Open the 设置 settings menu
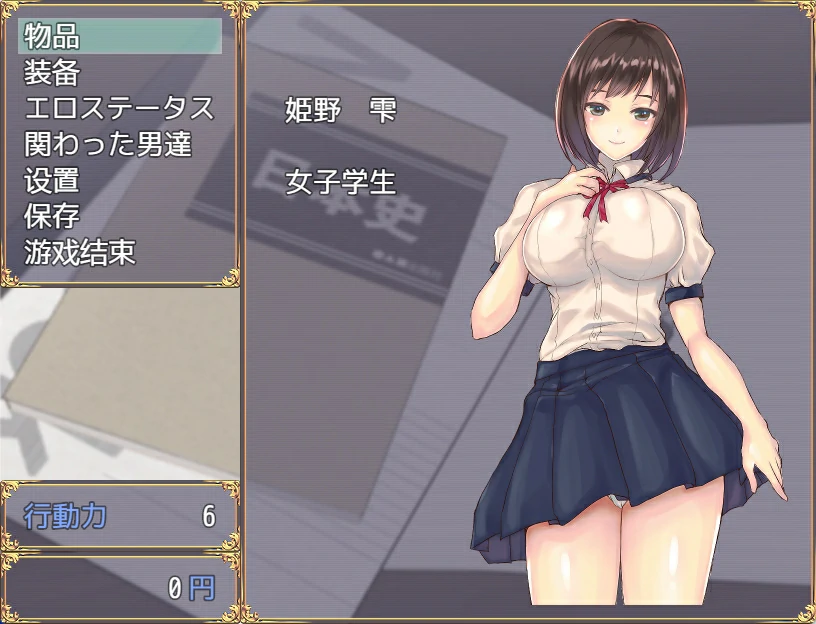This screenshot has height=624, width=816. 52,181
